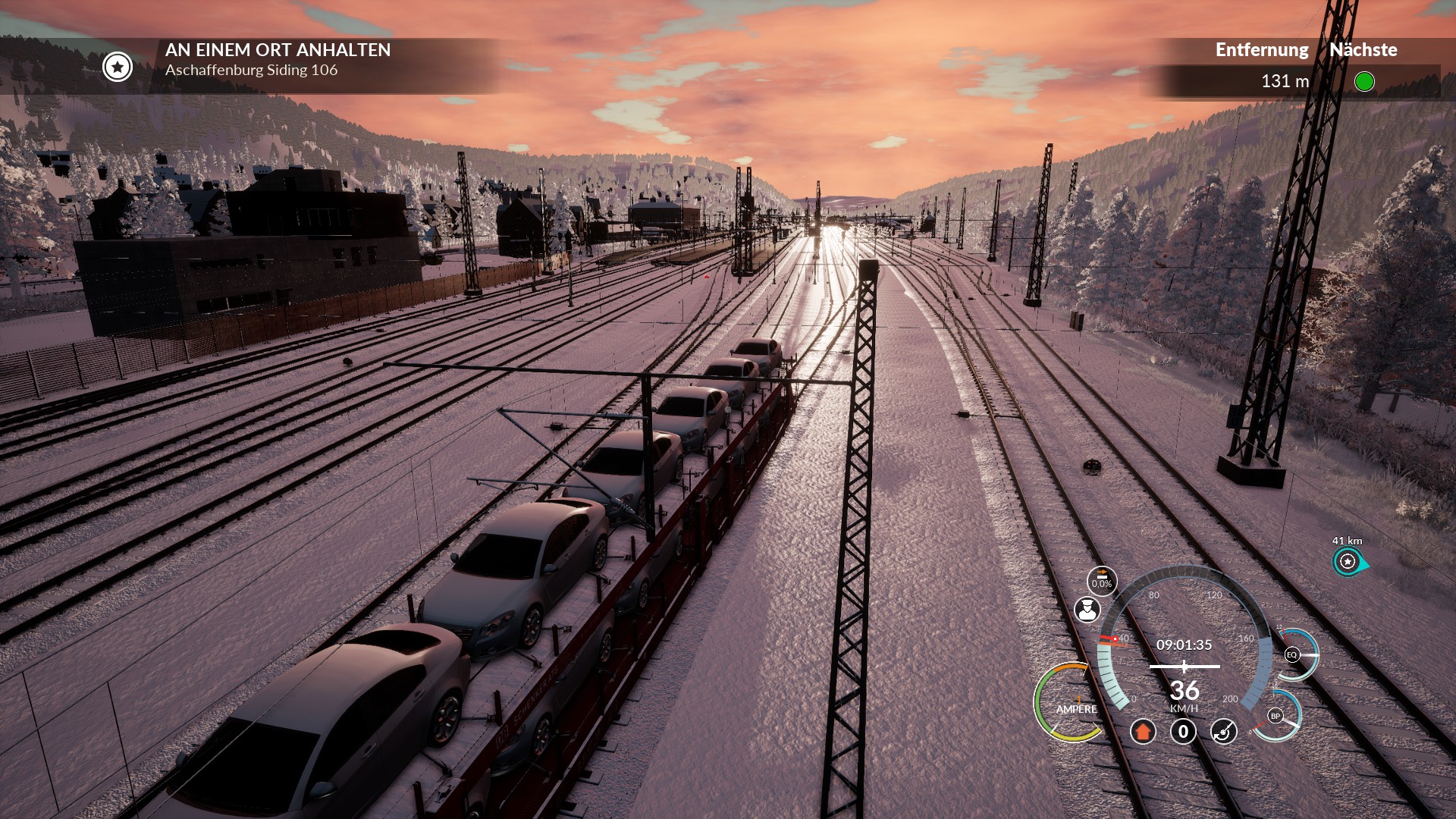Select the green next signal indicator
Viewport: 1456px width, 819px height.
[1363, 81]
